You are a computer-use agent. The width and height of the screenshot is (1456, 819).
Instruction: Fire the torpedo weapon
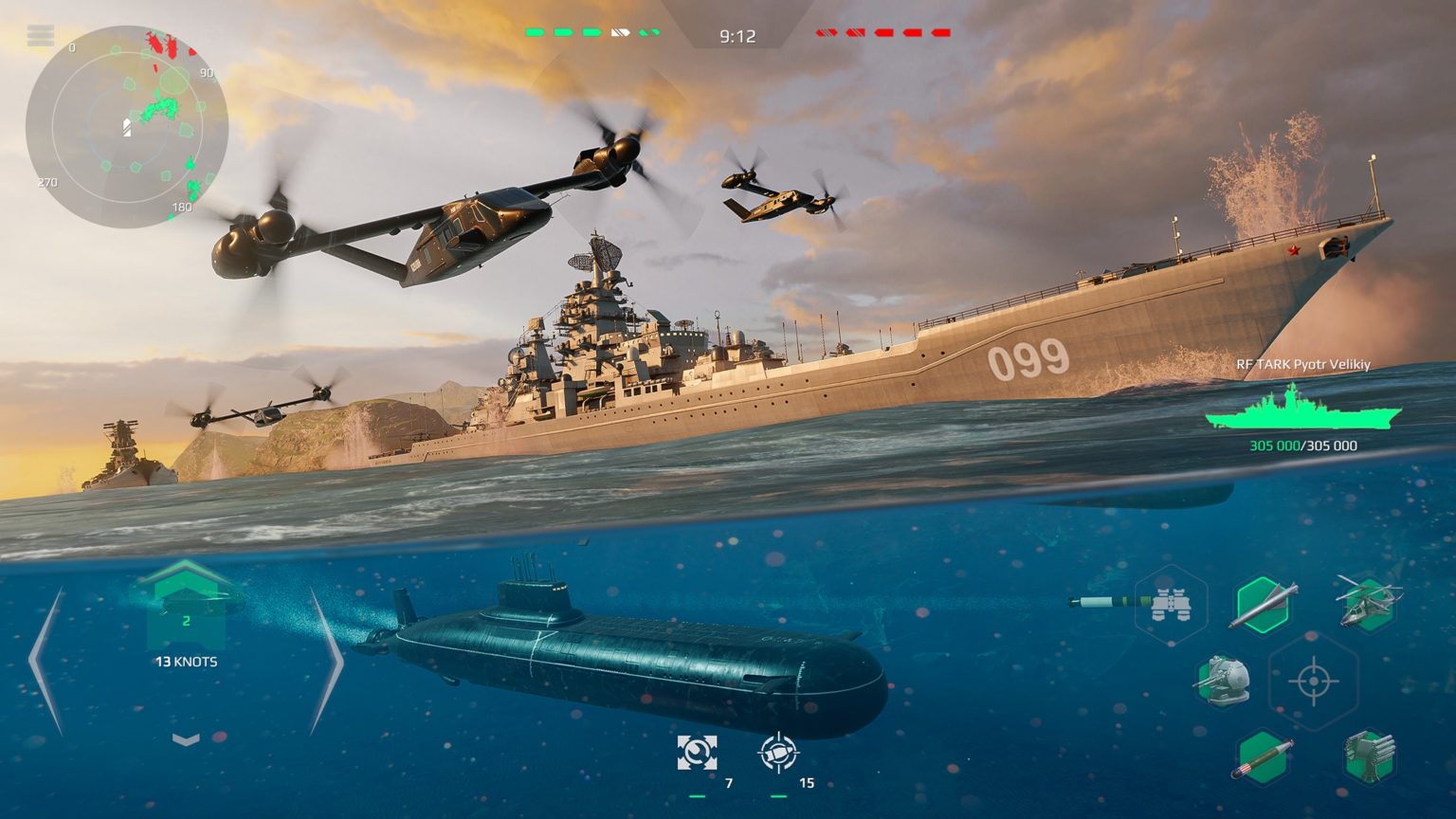pos(1261,758)
